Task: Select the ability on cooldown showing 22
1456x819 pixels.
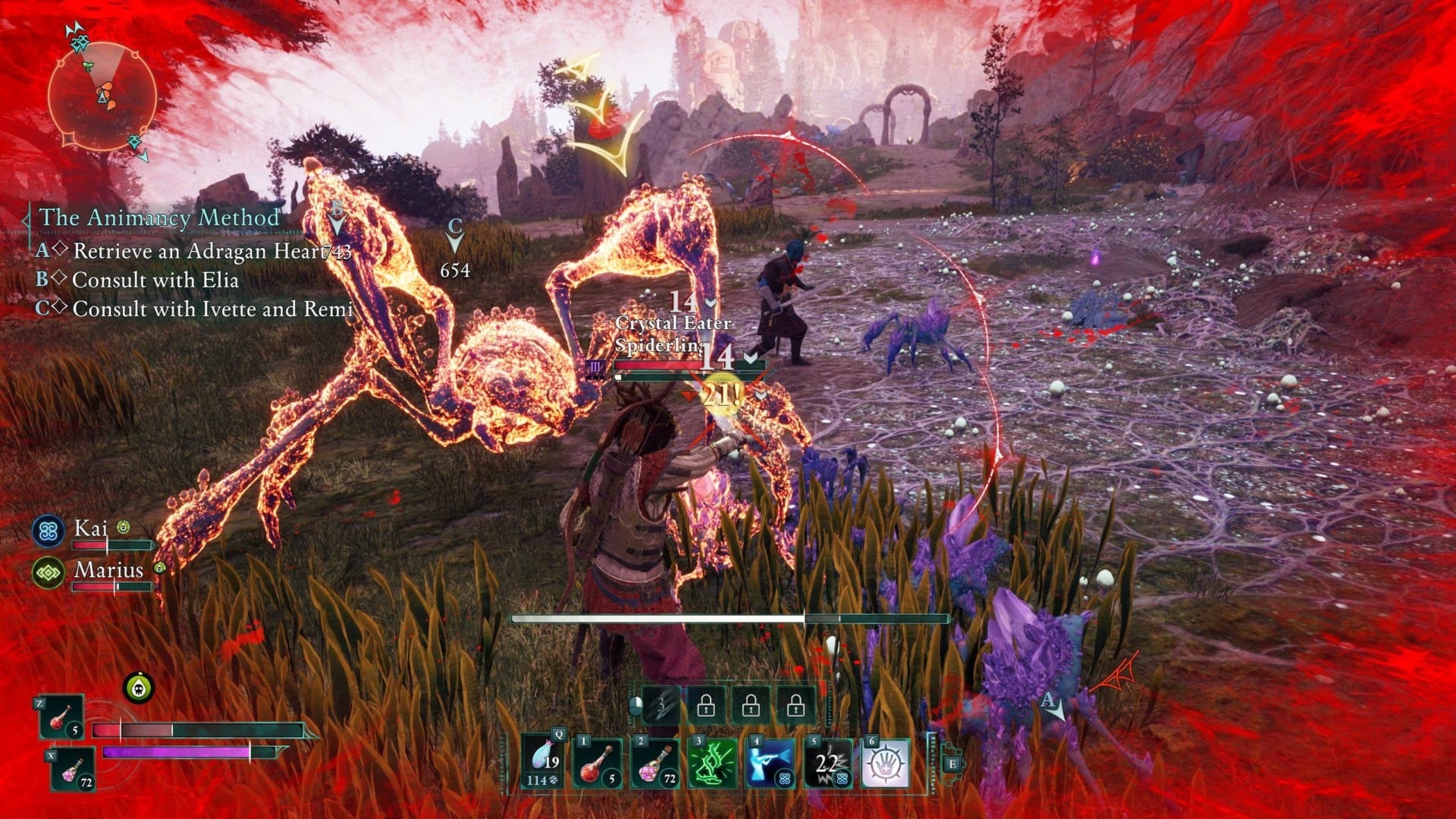Action: point(827,763)
